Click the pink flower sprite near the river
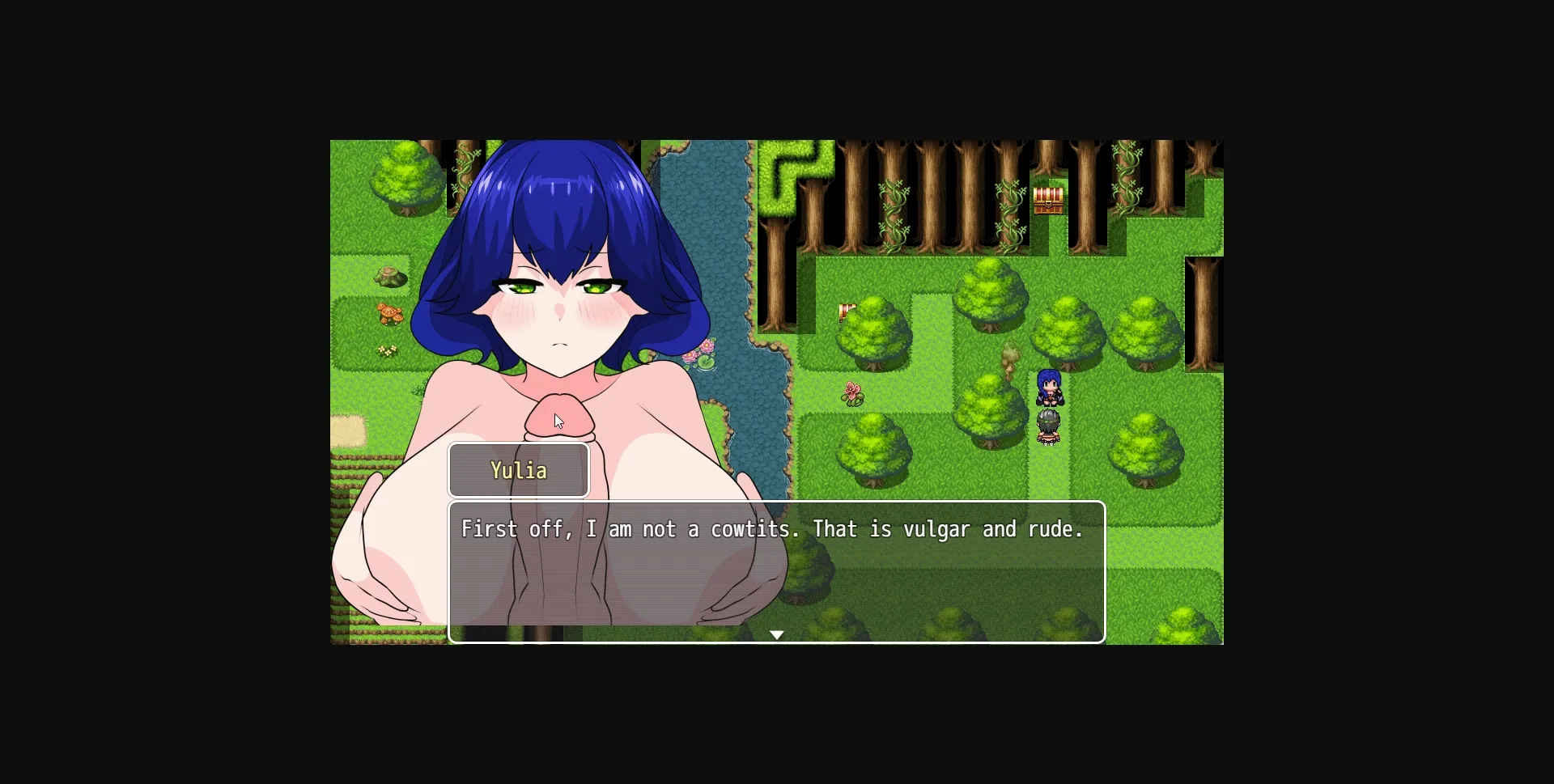This screenshot has width=1554, height=784. pos(852,393)
